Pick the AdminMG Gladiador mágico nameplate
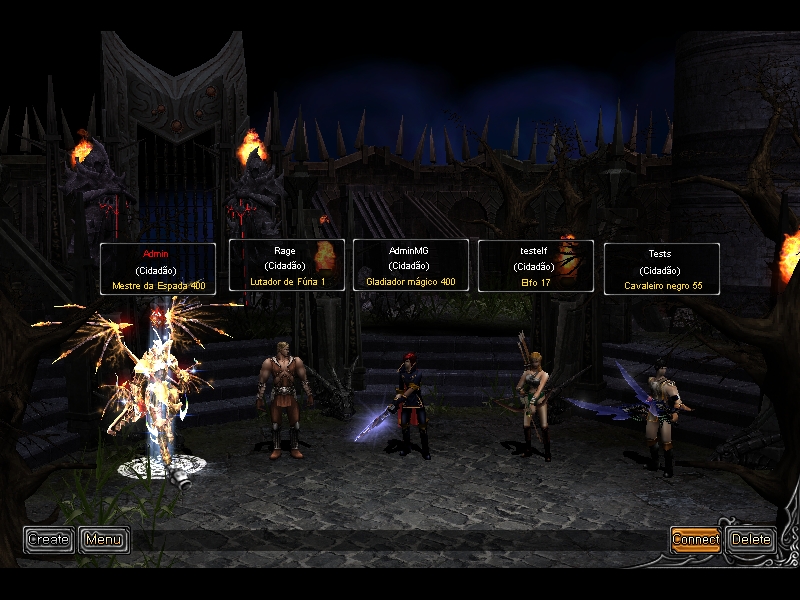The height and width of the screenshot is (600, 800). 410,266
